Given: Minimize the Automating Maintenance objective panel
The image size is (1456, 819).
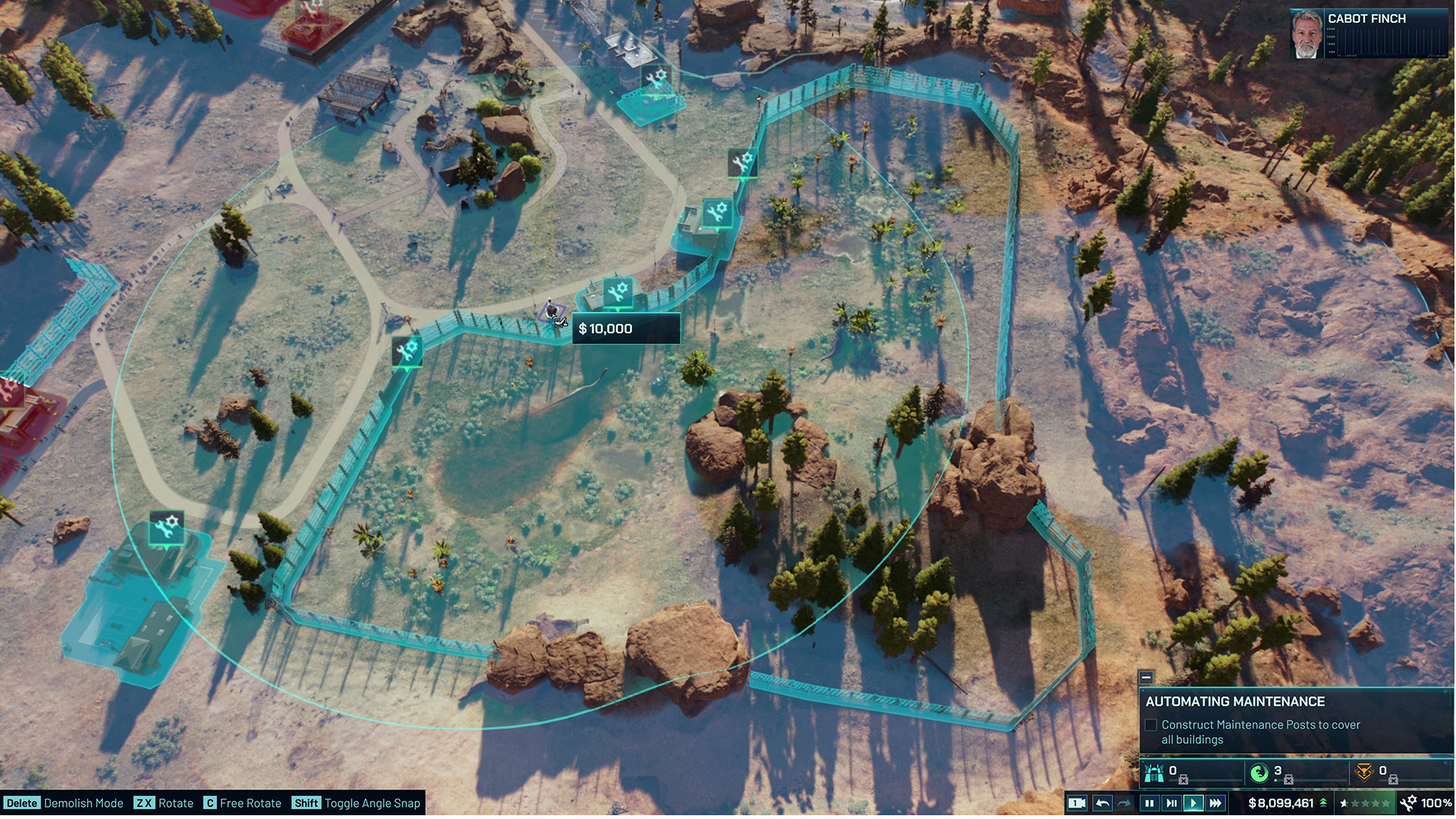Looking at the screenshot, I should pos(1146,677).
